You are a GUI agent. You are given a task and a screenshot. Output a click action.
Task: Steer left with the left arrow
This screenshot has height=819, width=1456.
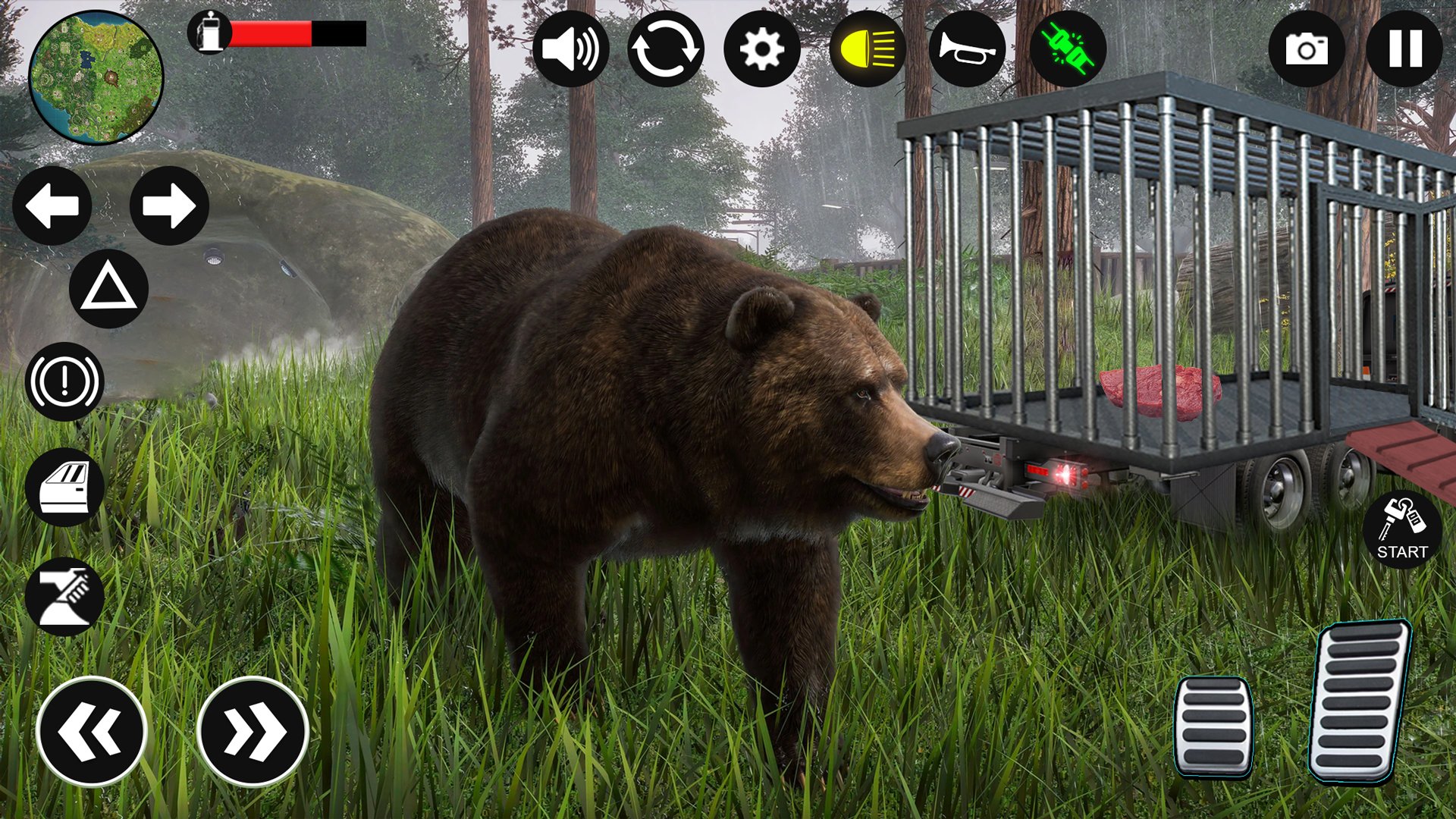pos(52,206)
